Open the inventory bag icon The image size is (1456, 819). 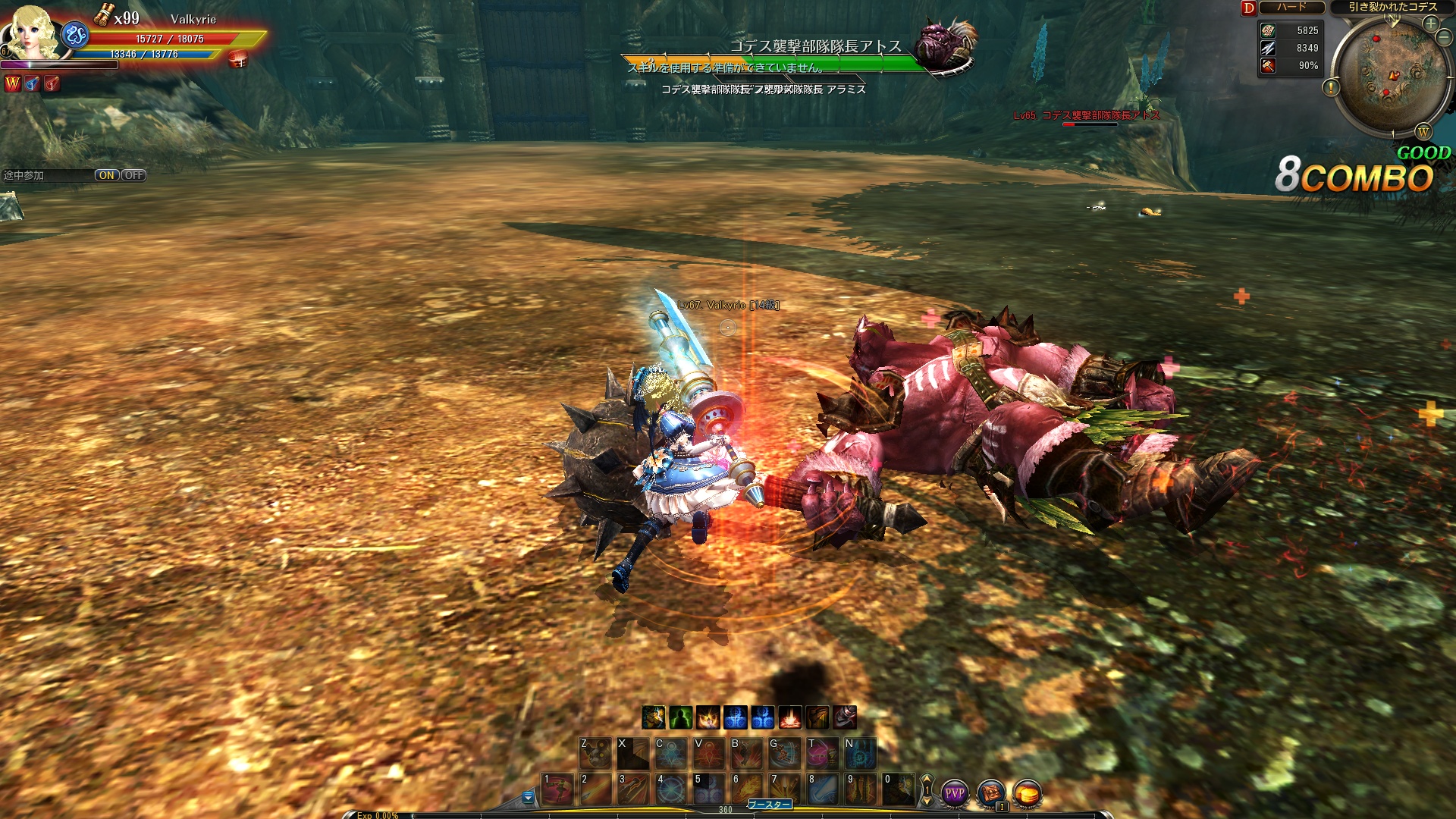tap(991, 793)
